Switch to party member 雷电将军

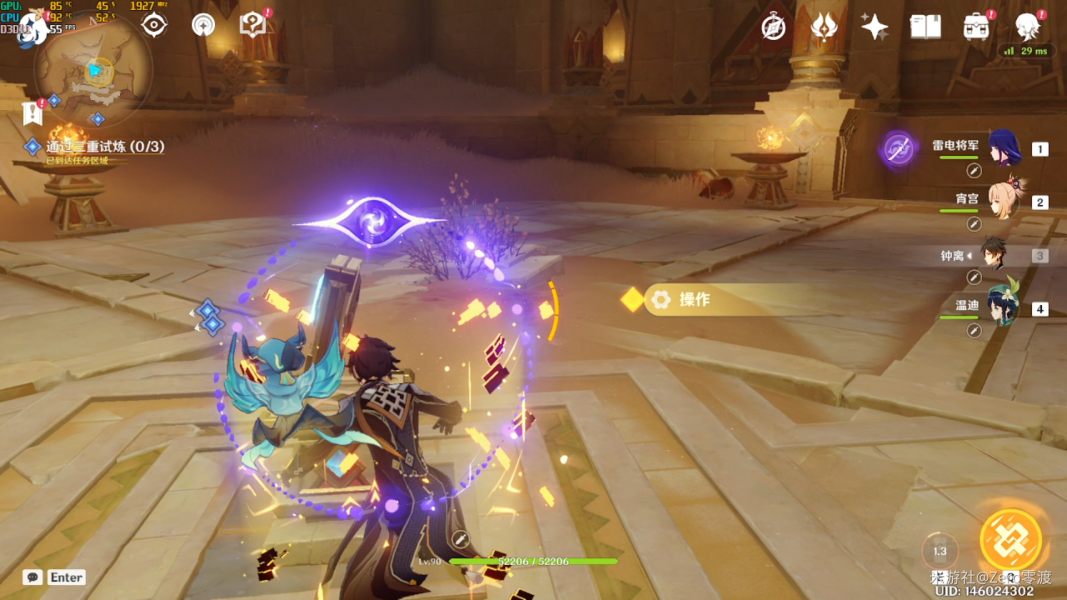point(1003,149)
